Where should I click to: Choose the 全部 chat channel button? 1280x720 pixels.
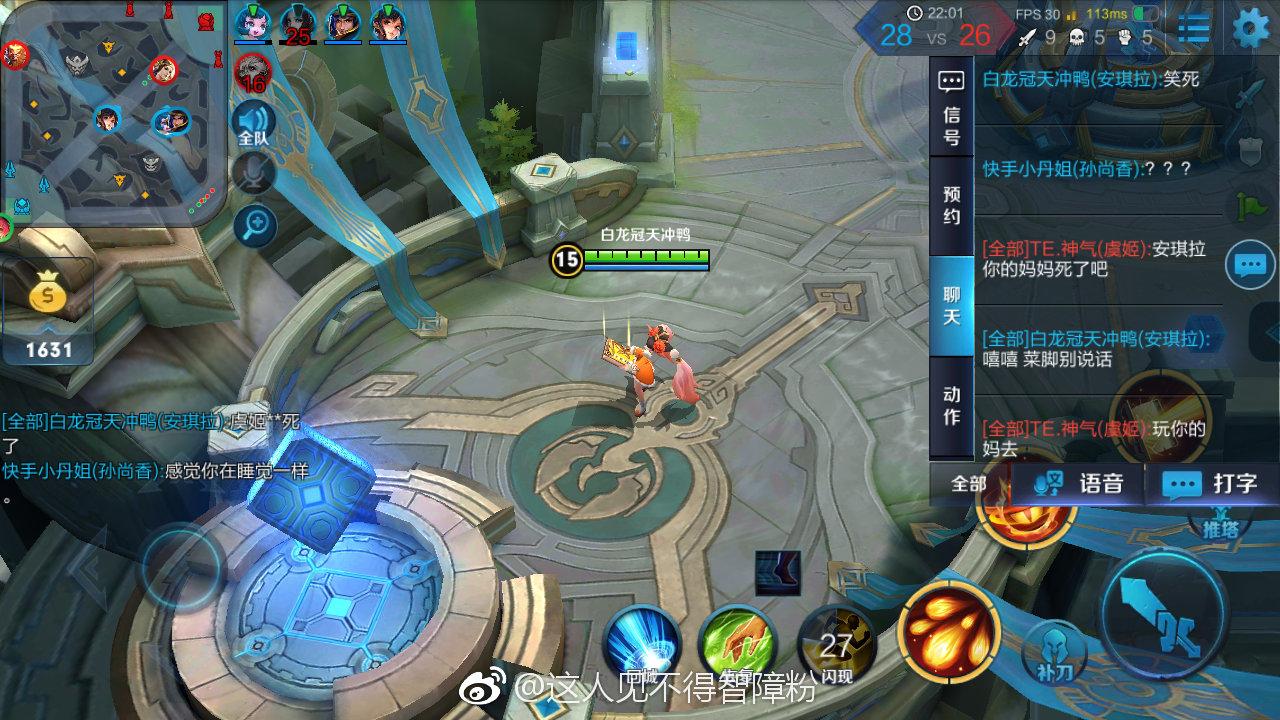968,484
